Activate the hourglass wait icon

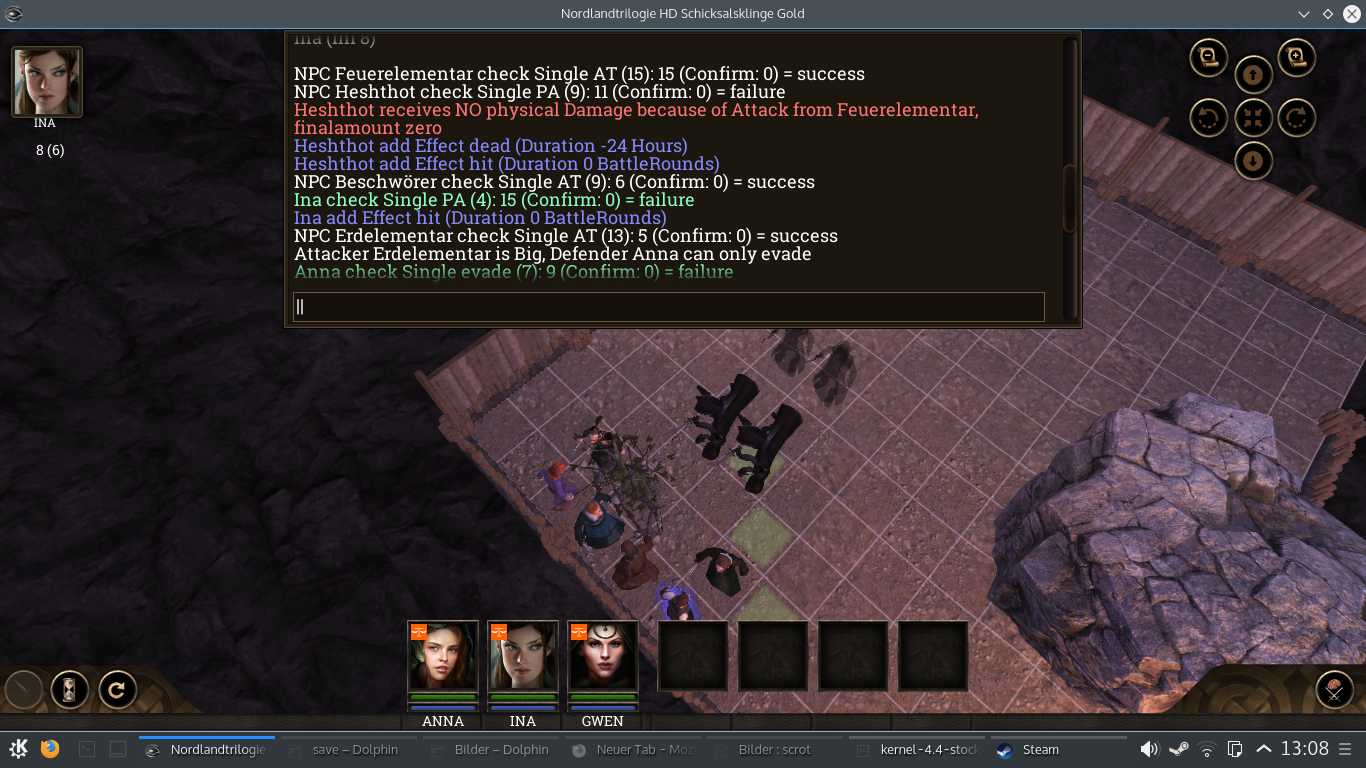[x=69, y=690]
